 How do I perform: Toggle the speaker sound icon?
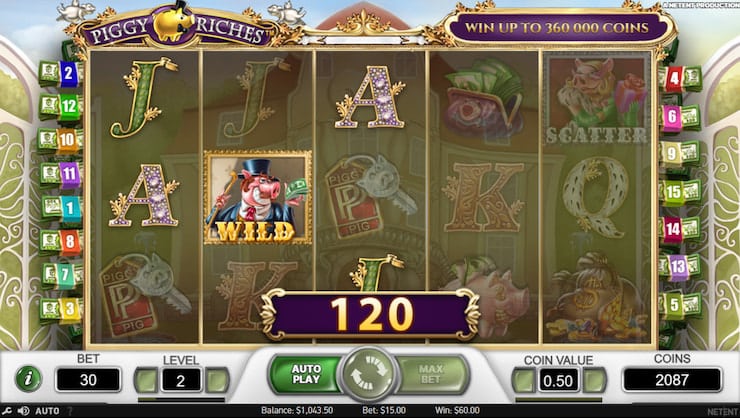pyautogui.click(x=23, y=411)
